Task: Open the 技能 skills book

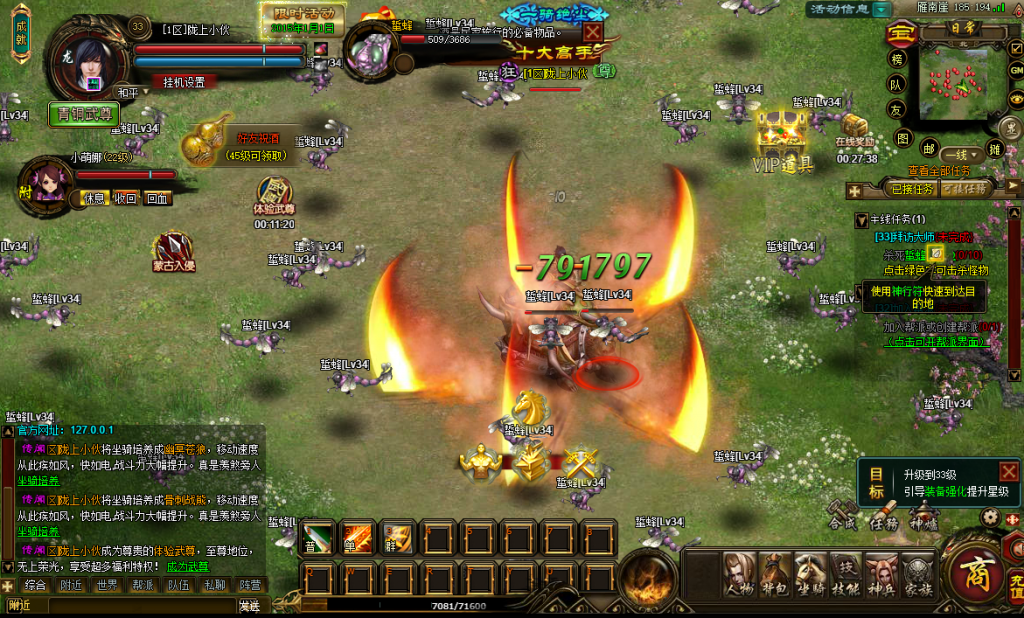Action: pos(847,575)
